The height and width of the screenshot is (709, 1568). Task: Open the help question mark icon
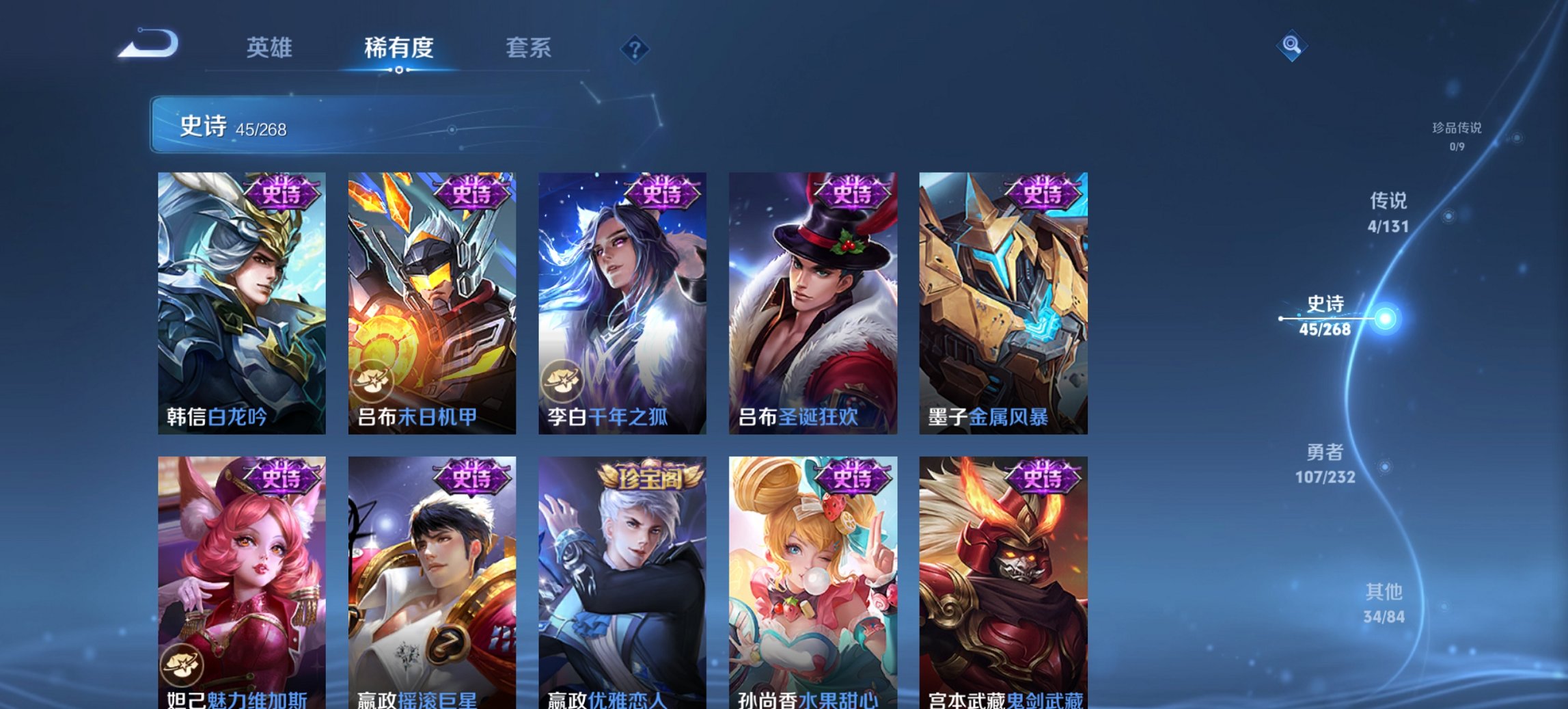(635, 50)
